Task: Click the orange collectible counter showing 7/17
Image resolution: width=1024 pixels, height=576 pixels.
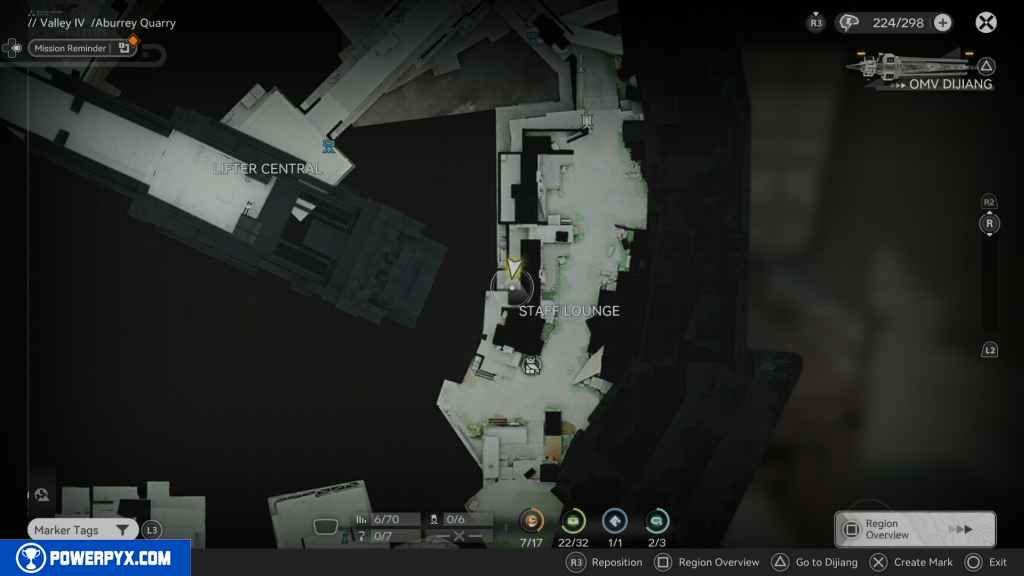Action: (532, 520)
